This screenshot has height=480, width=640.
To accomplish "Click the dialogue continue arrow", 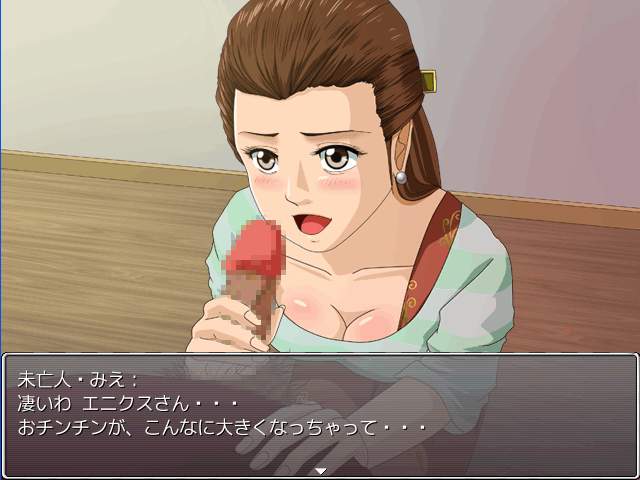I will click(320, 470).
